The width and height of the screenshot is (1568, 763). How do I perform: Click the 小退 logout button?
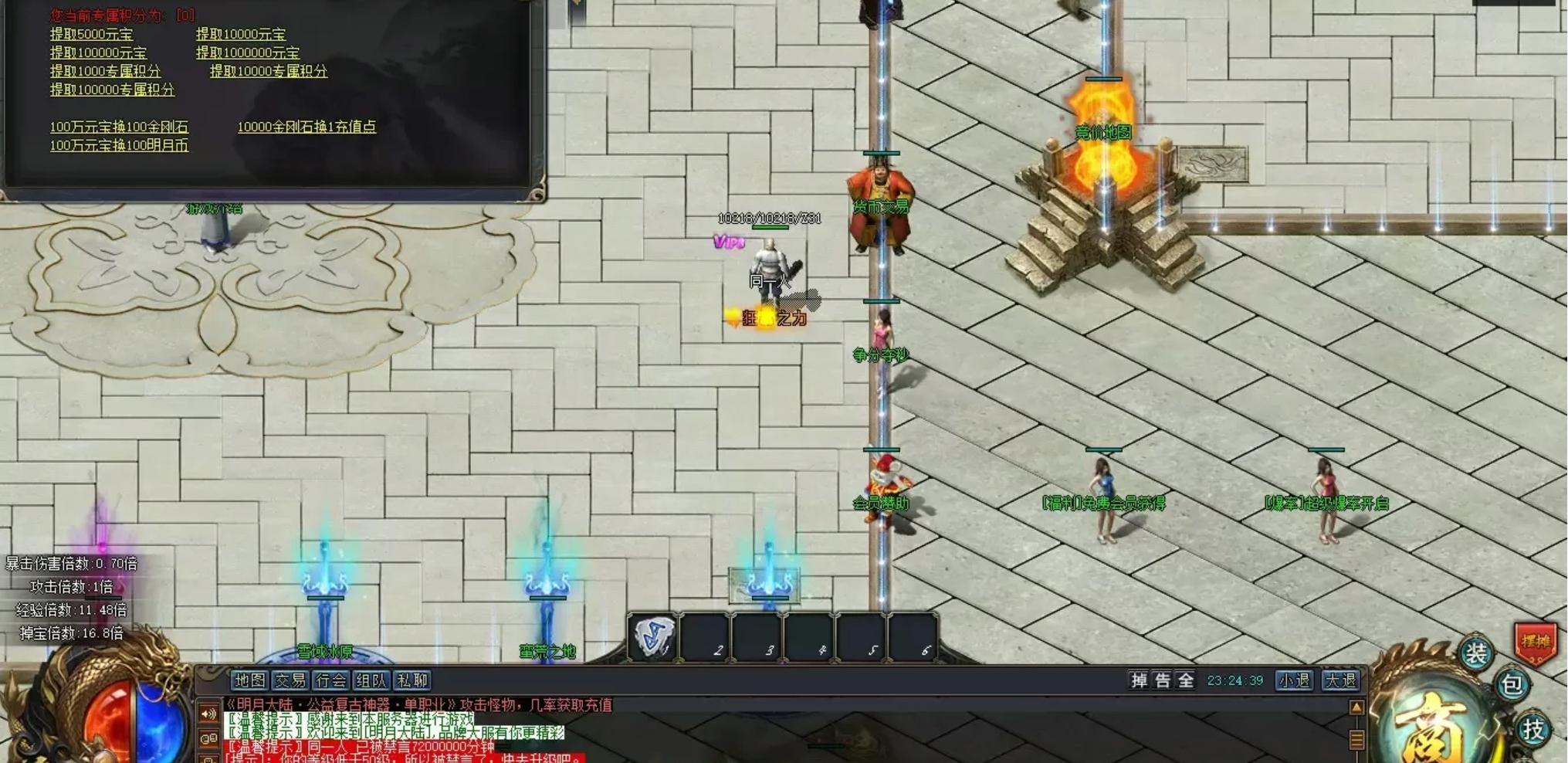coord(1294,679)
